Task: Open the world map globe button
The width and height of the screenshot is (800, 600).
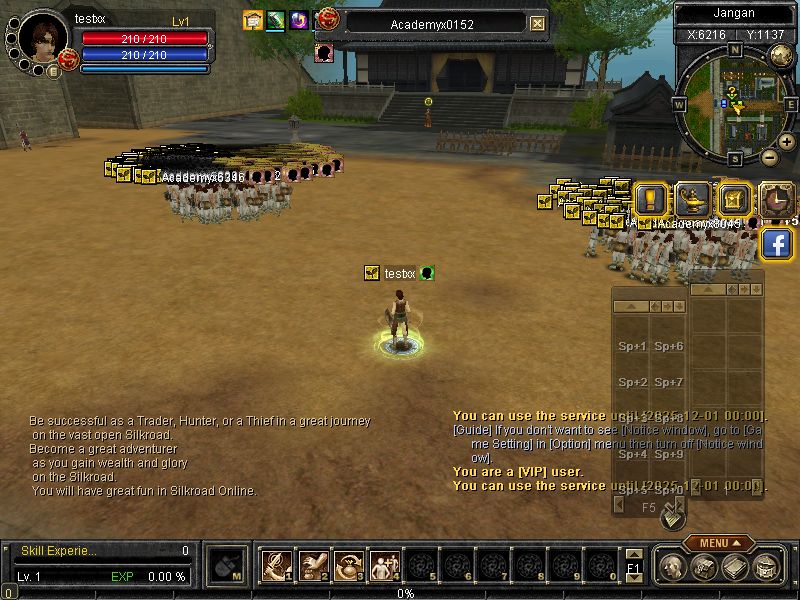Action: [779, 57]
